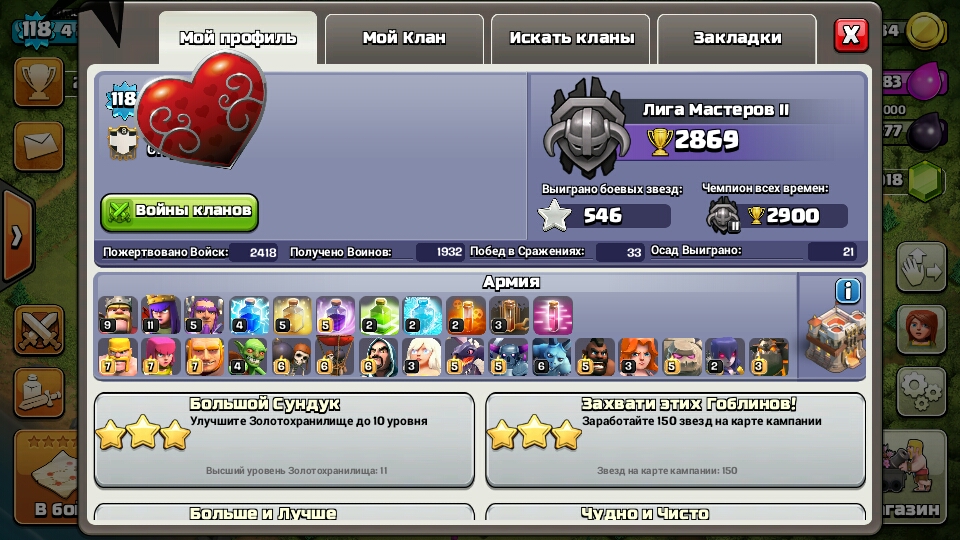Select the Большой Сундук achievement row
The image size is (960, 540).
point(284,439)
